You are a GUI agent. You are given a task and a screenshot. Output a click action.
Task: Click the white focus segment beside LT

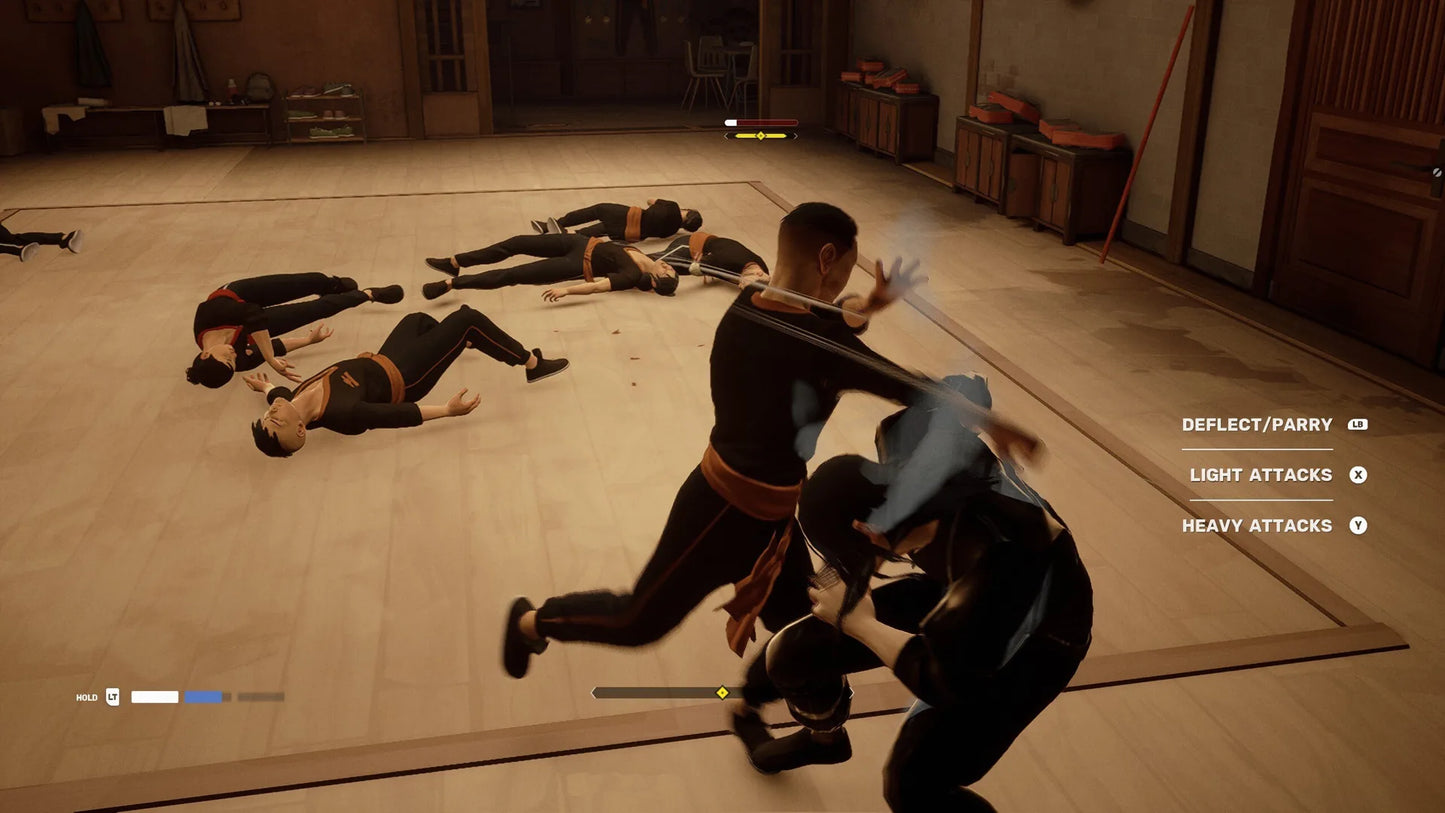pos(154,696)
